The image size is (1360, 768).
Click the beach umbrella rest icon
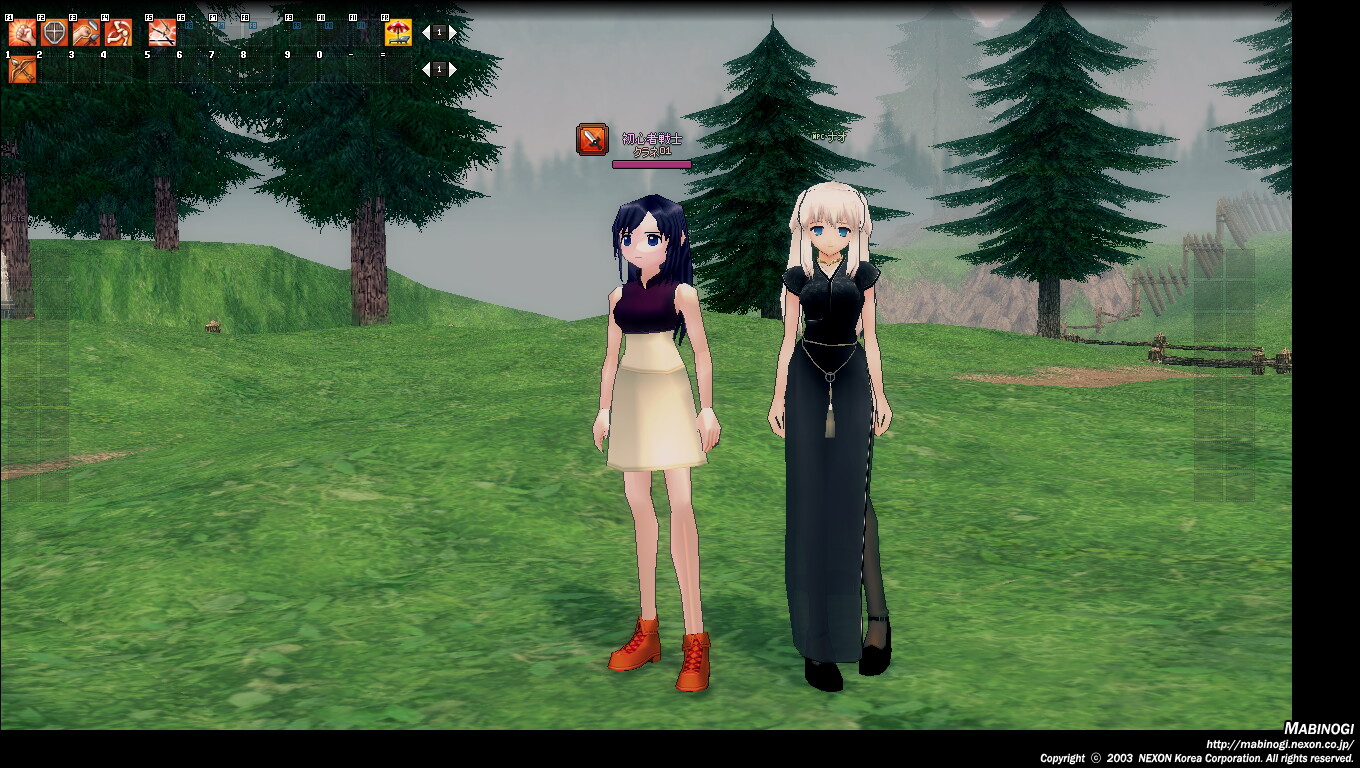[398, 33]
